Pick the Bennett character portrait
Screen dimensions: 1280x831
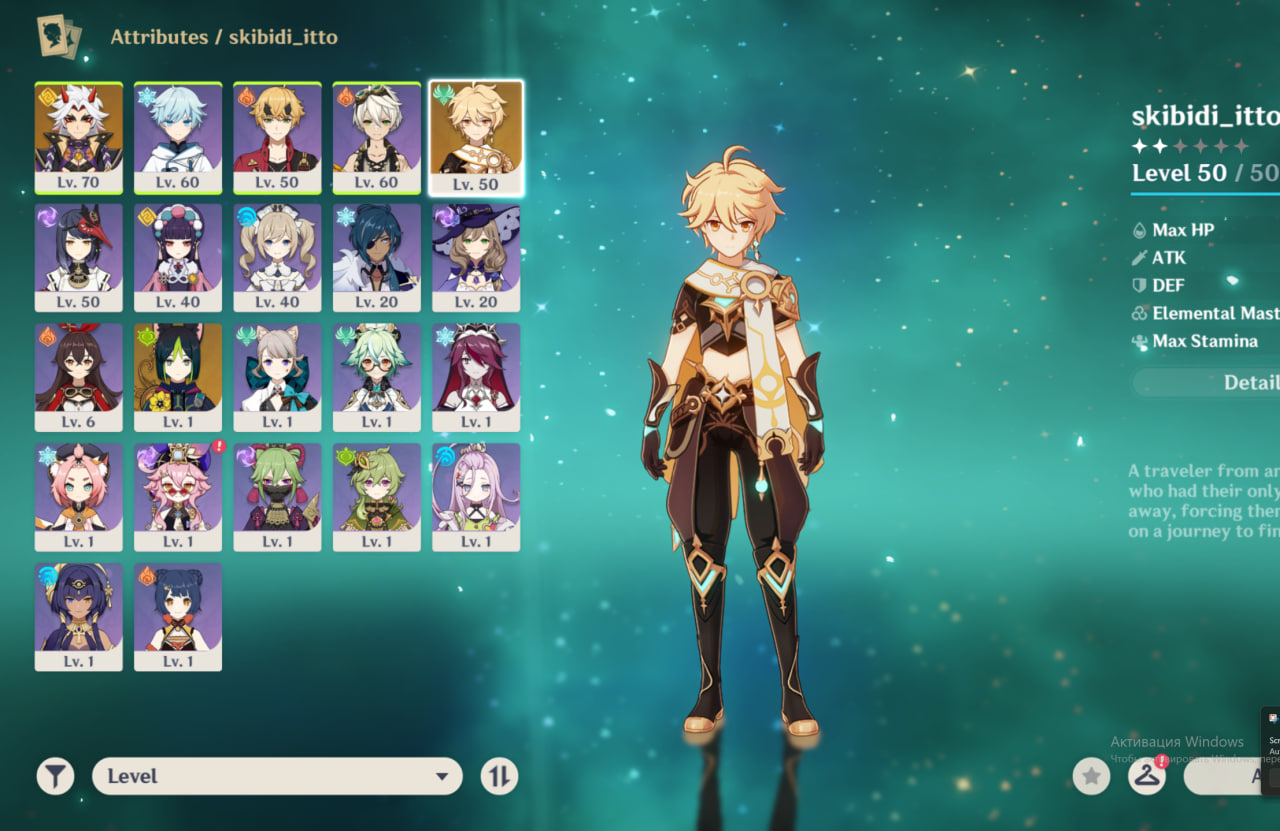click(377, 137)
